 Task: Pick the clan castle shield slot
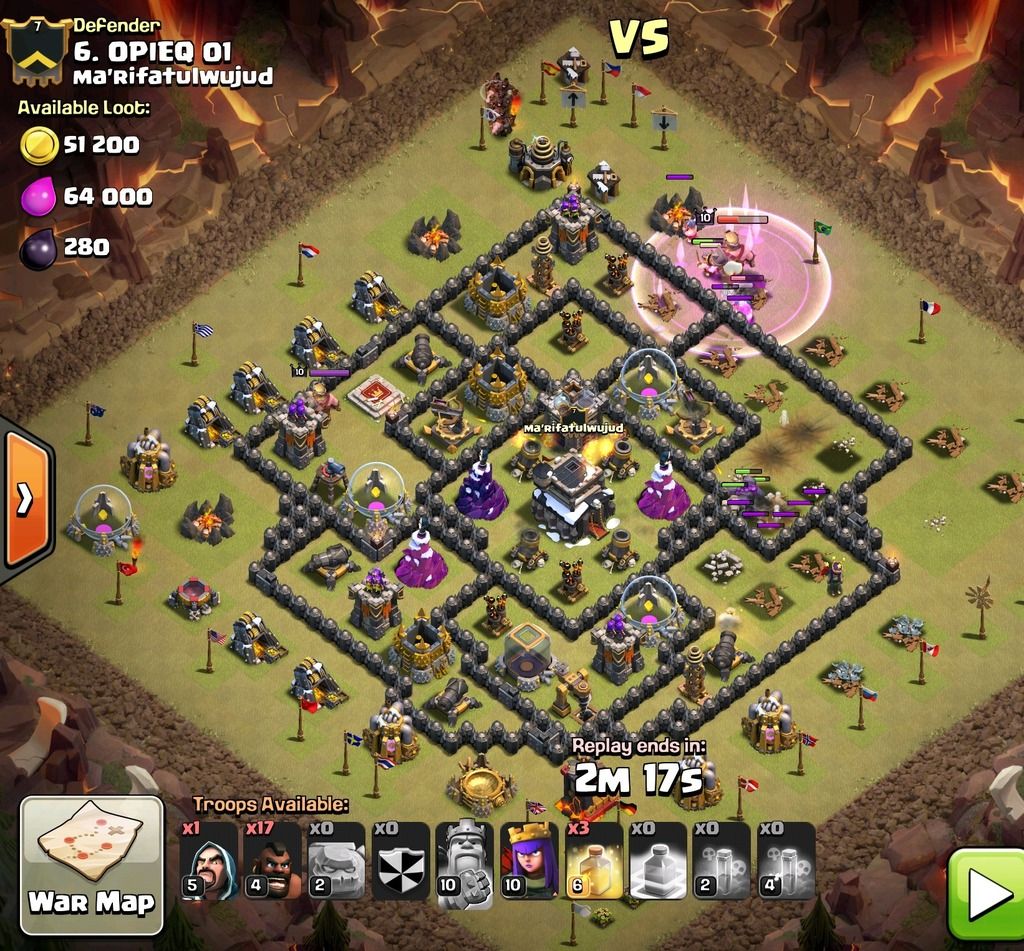[x=401, y=861]
